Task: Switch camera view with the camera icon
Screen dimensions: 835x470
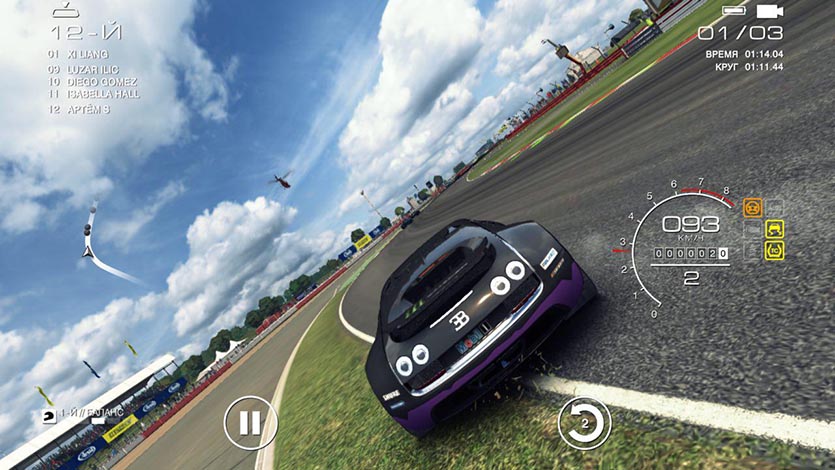Action: pos(768,11)
